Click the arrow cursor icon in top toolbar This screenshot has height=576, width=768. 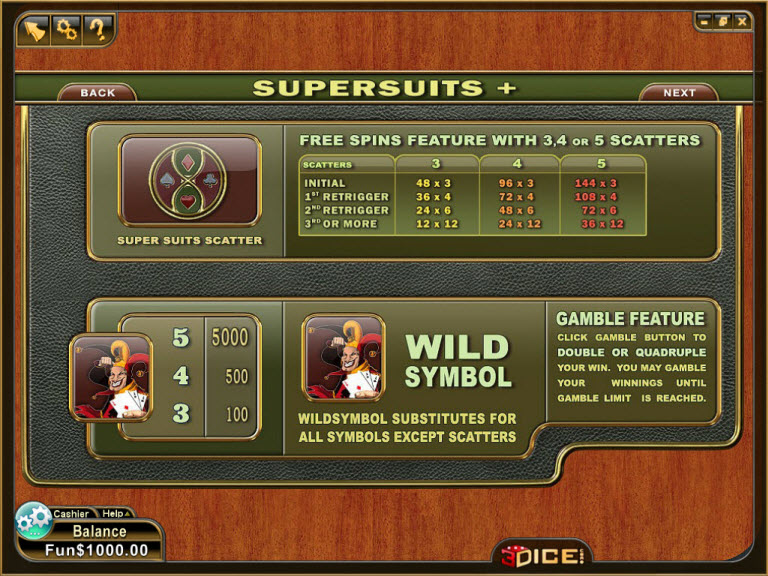point(35,30)
